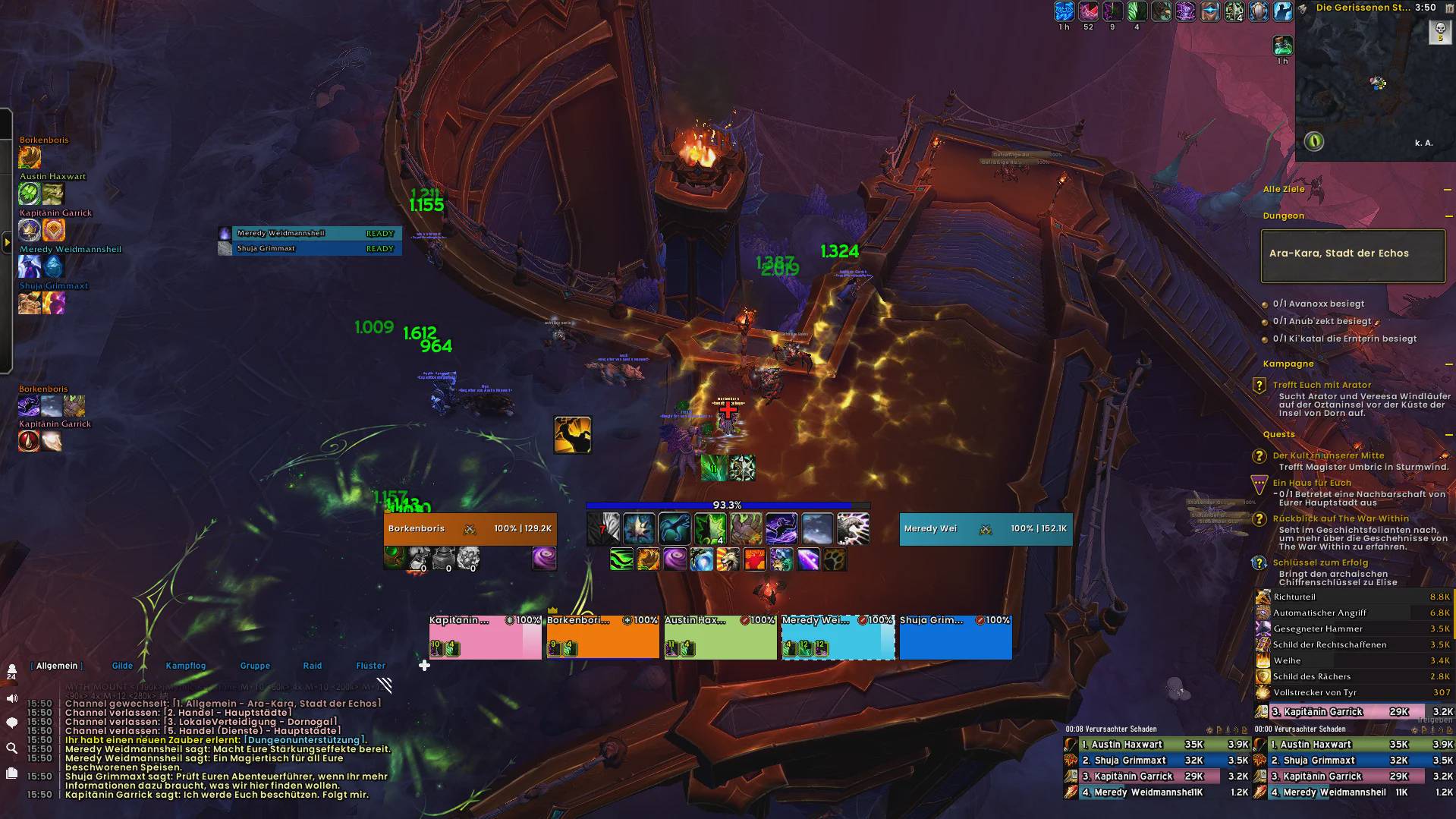Use the brown paw print ability
This screenshot has height=819, width=1456.
coord(835,560)
